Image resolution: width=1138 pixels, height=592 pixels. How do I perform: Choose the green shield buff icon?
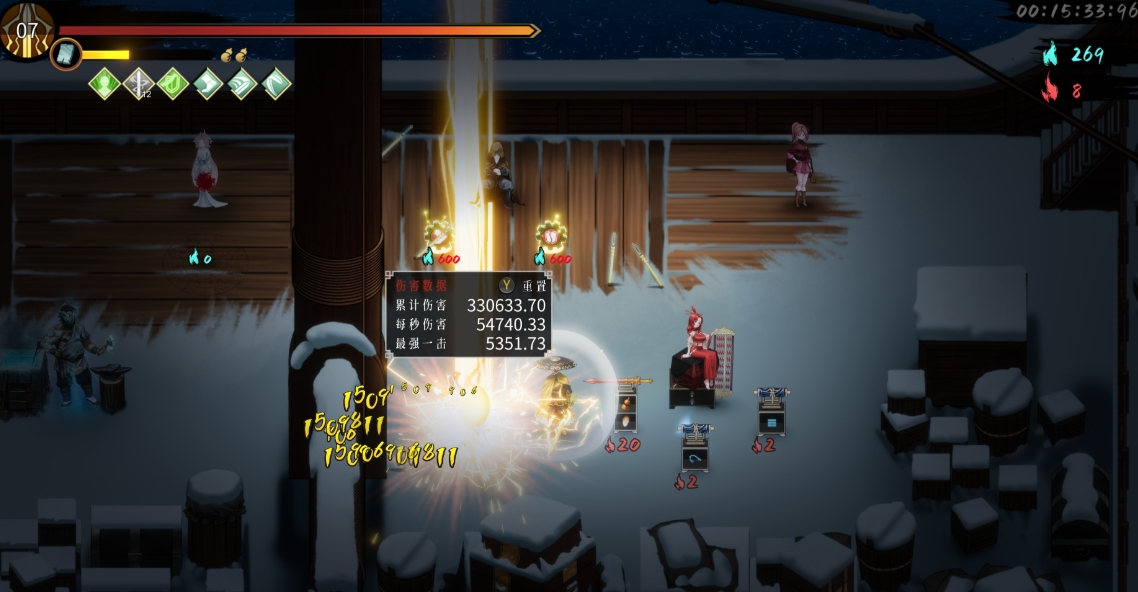click(173, 83)
